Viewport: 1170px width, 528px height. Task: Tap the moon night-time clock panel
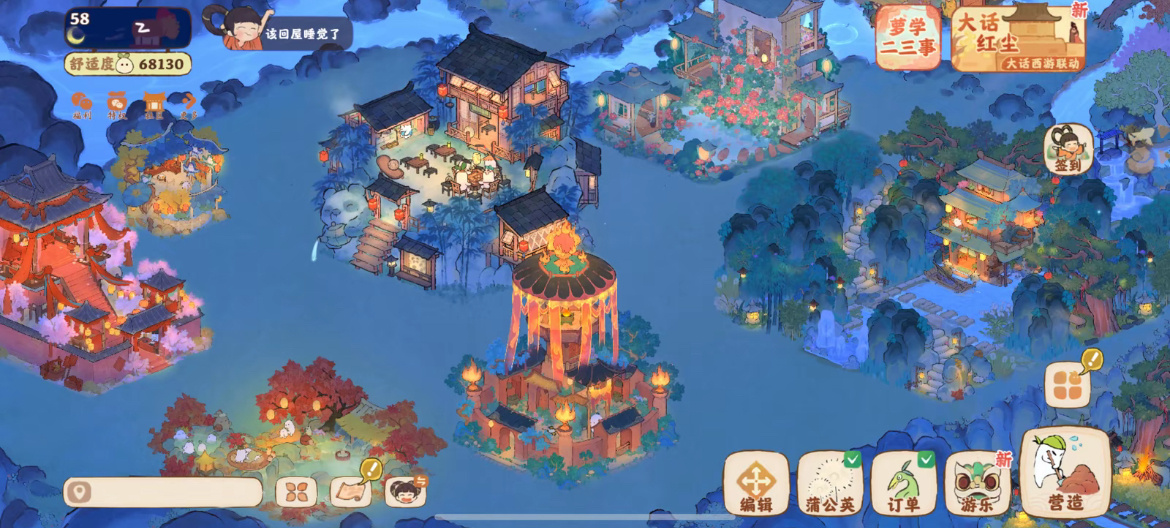(128, 27)
